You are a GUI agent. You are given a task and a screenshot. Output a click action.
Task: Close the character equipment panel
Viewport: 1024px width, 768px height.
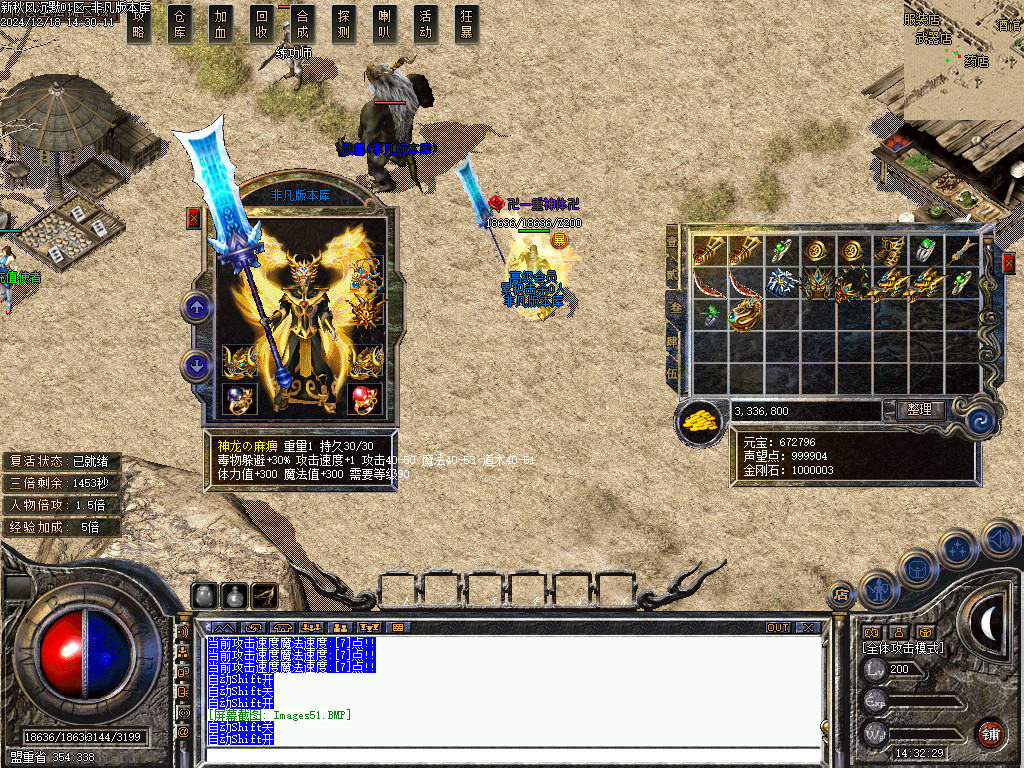[194, 218]
